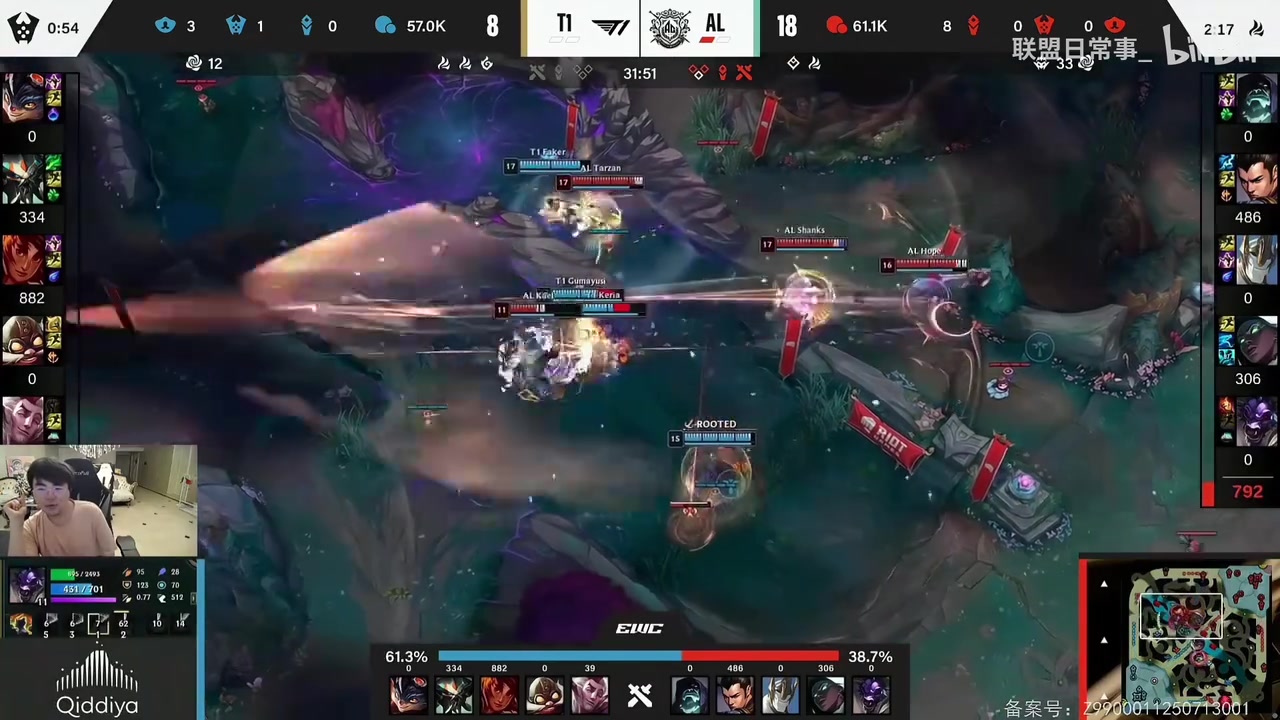This screenshot has height=720, width=1280.
Task: Pick the goggled helmet champion in bottom damage bar
Action: coord(543,695)
